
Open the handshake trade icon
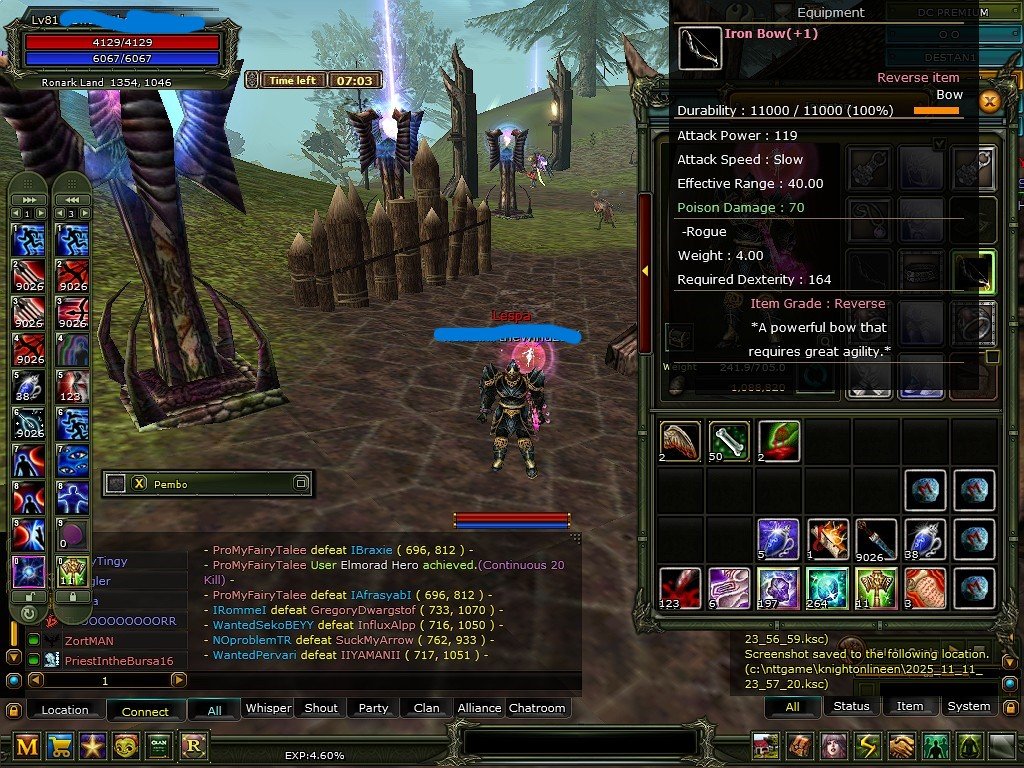(x=903, y=746)
